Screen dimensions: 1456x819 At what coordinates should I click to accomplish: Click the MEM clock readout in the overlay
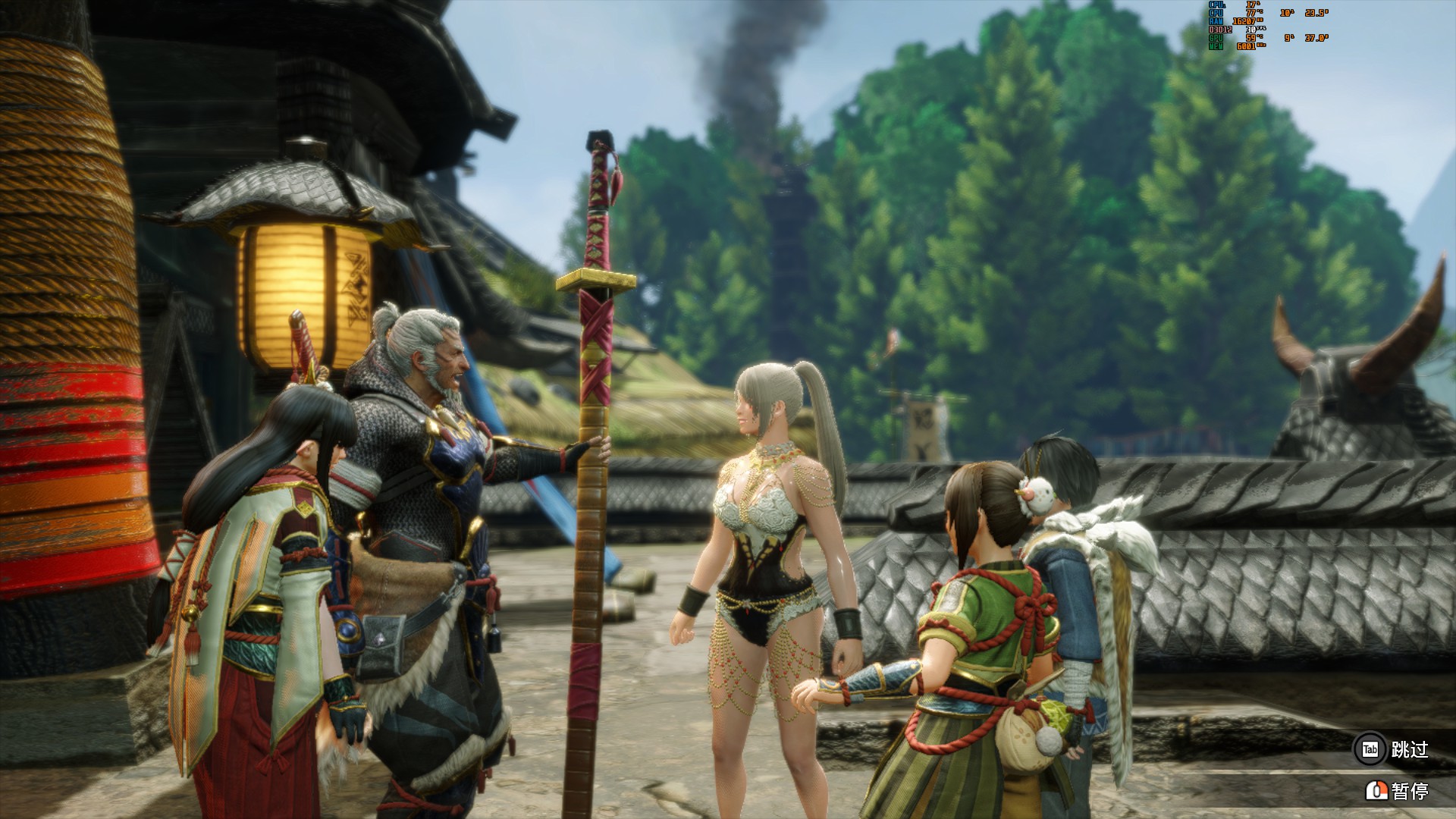(1247, 46)
